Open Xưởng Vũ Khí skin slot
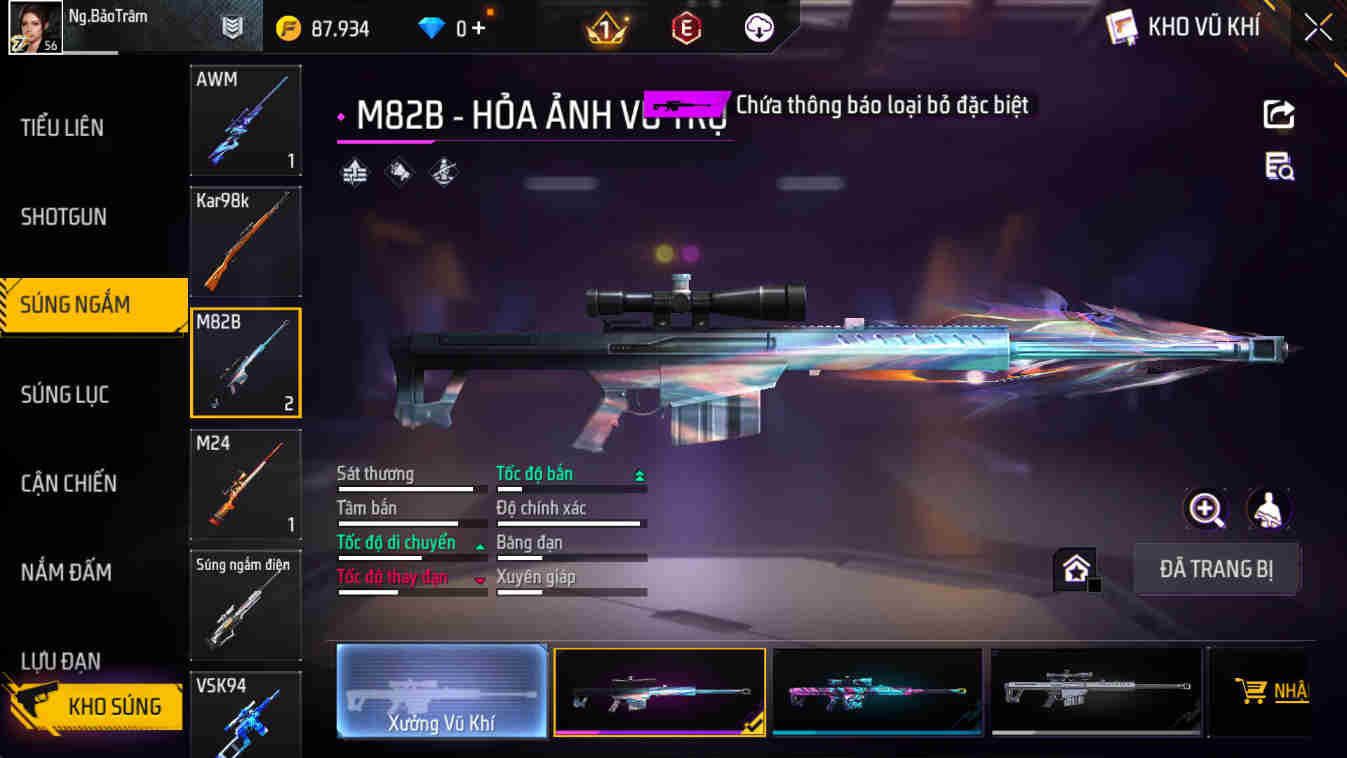 (x=441, y=691)
